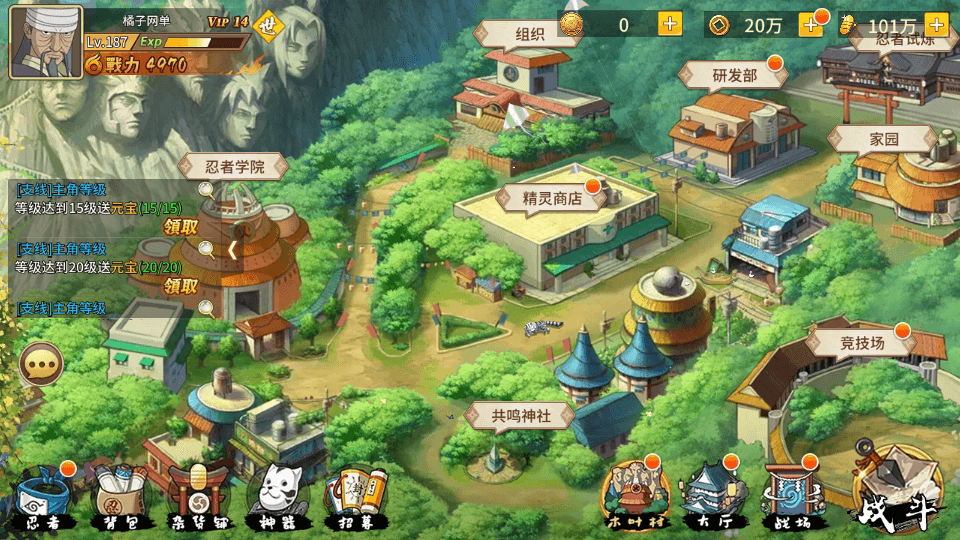Open the 杂货铺 shop icon
The width and height of the screenshot is (960, 540).
point(198,497)
